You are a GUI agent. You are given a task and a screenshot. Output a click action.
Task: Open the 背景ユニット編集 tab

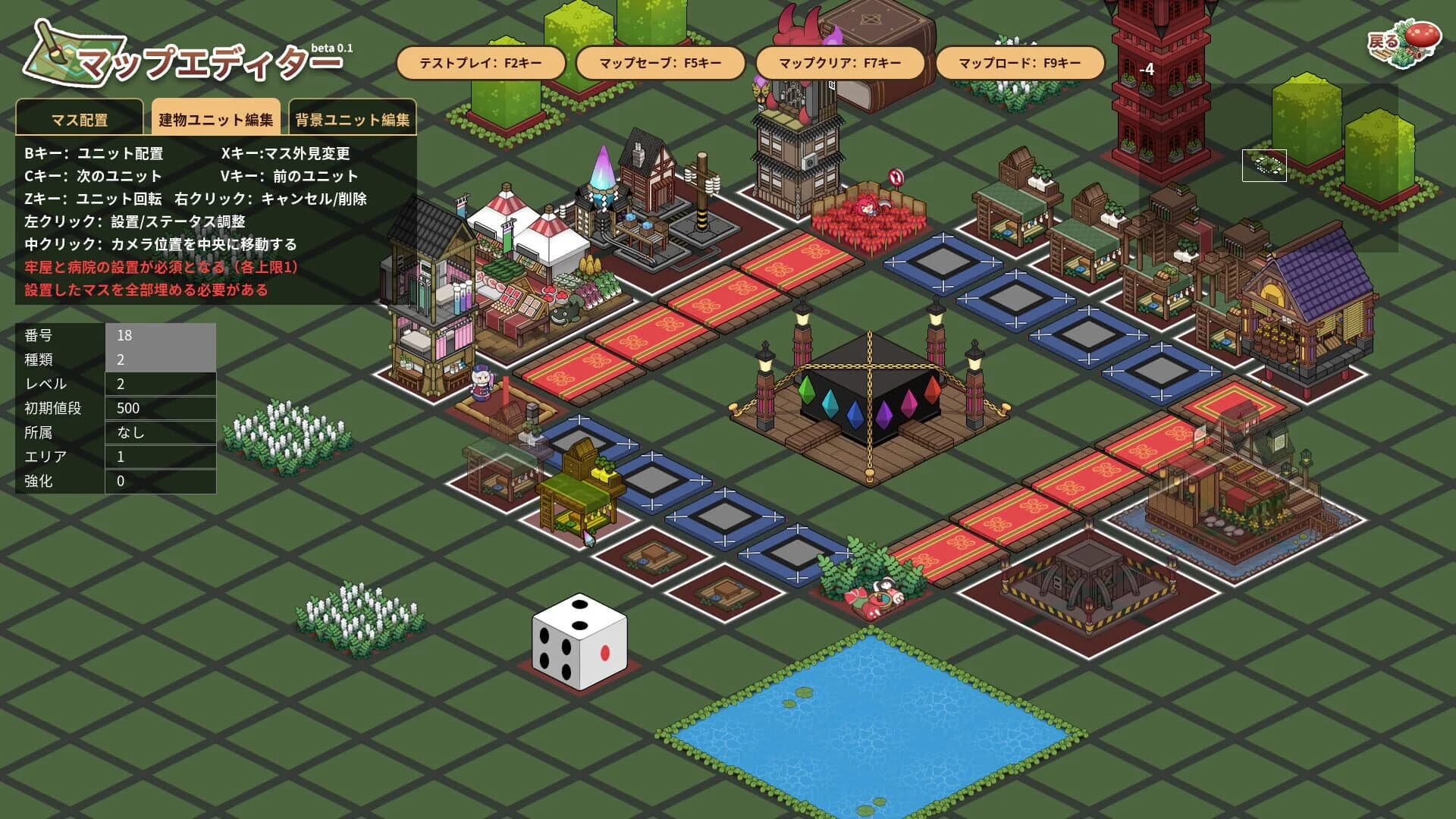tap(351, 119)
